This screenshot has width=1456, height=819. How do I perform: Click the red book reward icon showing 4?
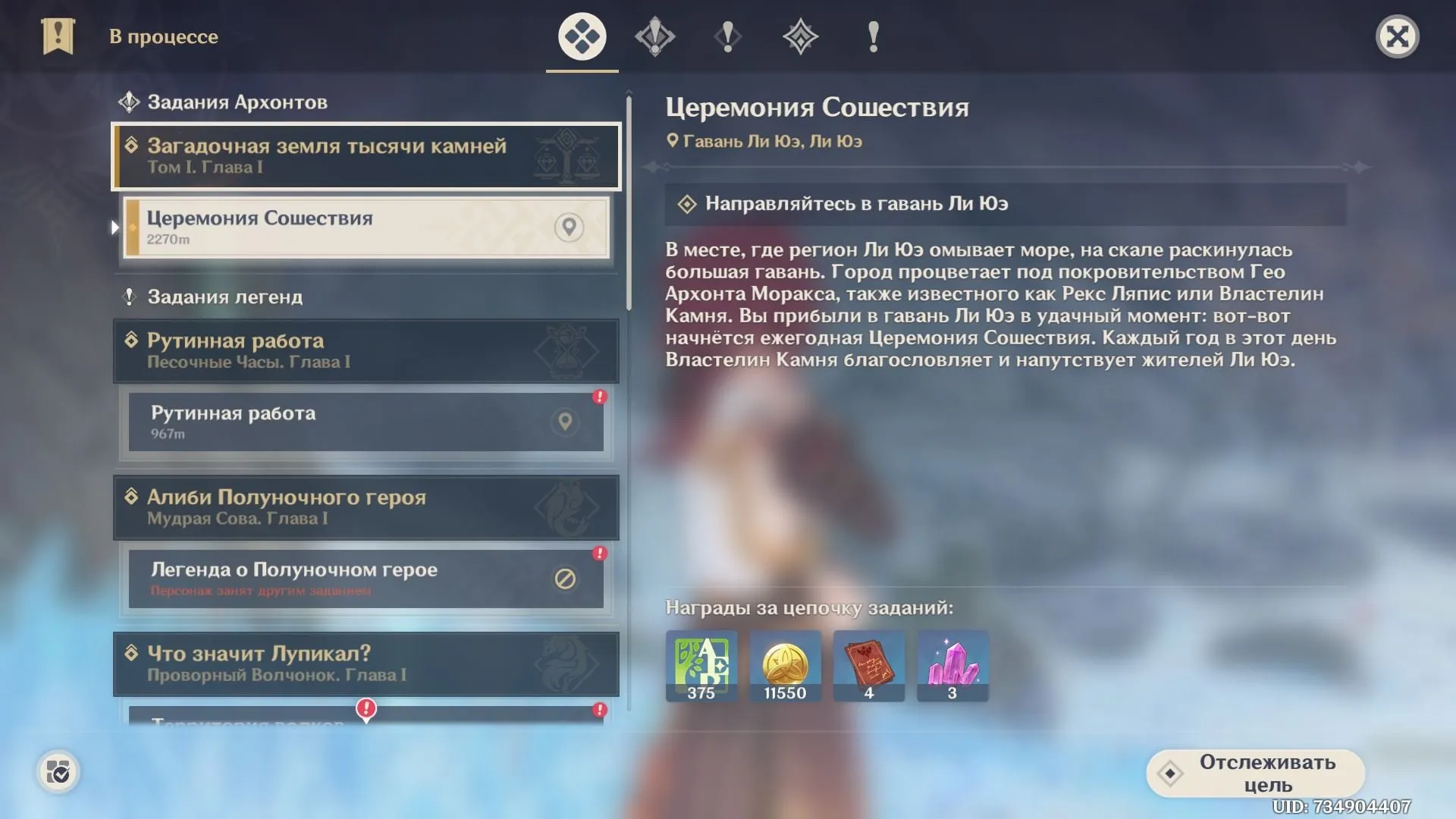[868, 666]
